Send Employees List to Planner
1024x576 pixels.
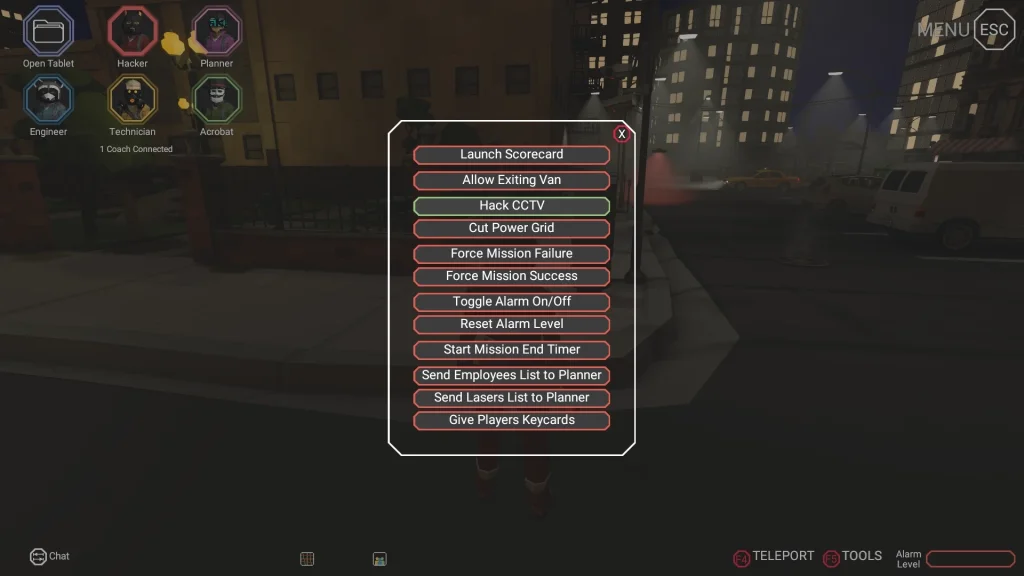pyautogui.click(x=511, y=375)
